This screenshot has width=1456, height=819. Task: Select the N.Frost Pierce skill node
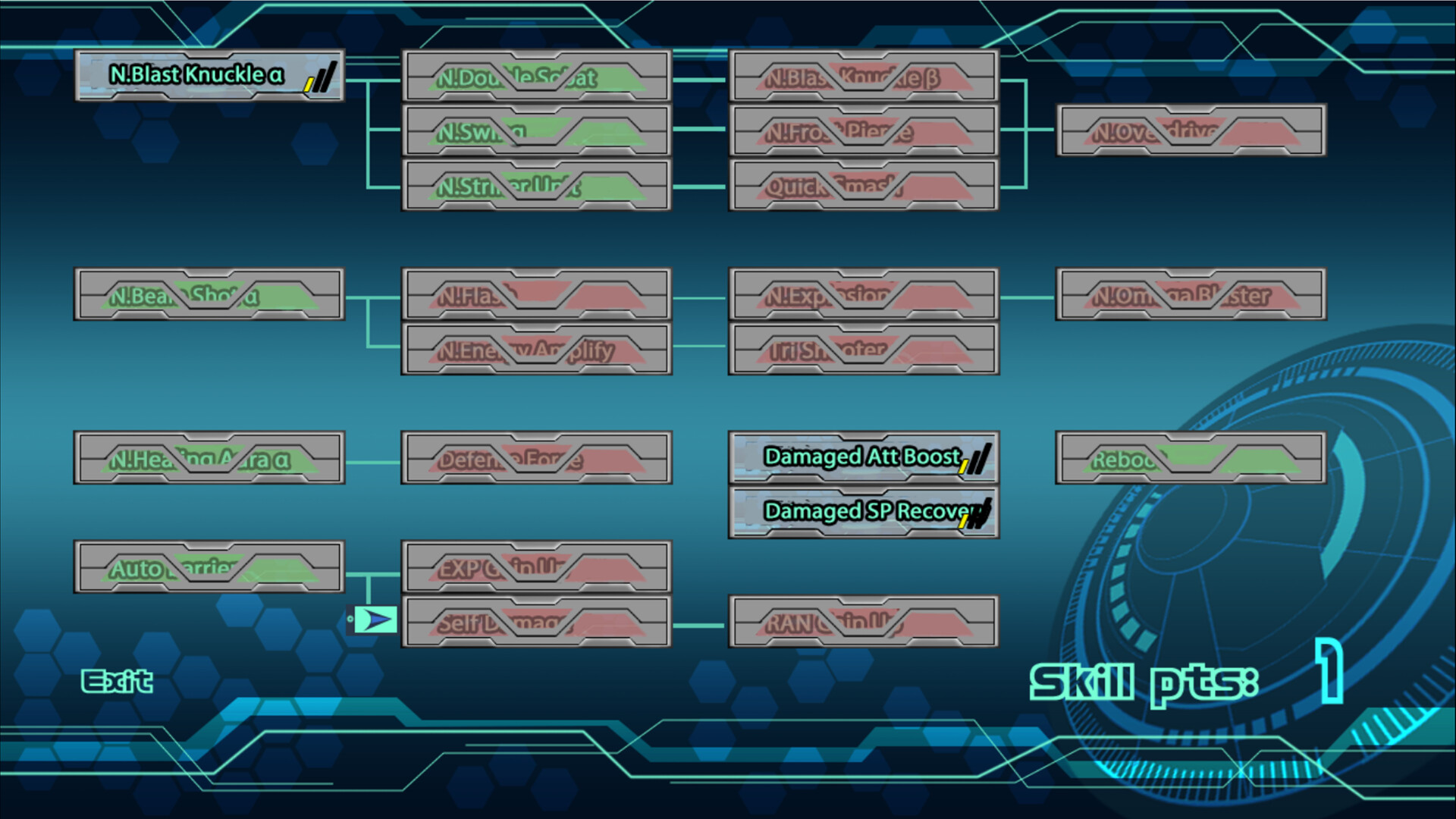pos(864,130)
